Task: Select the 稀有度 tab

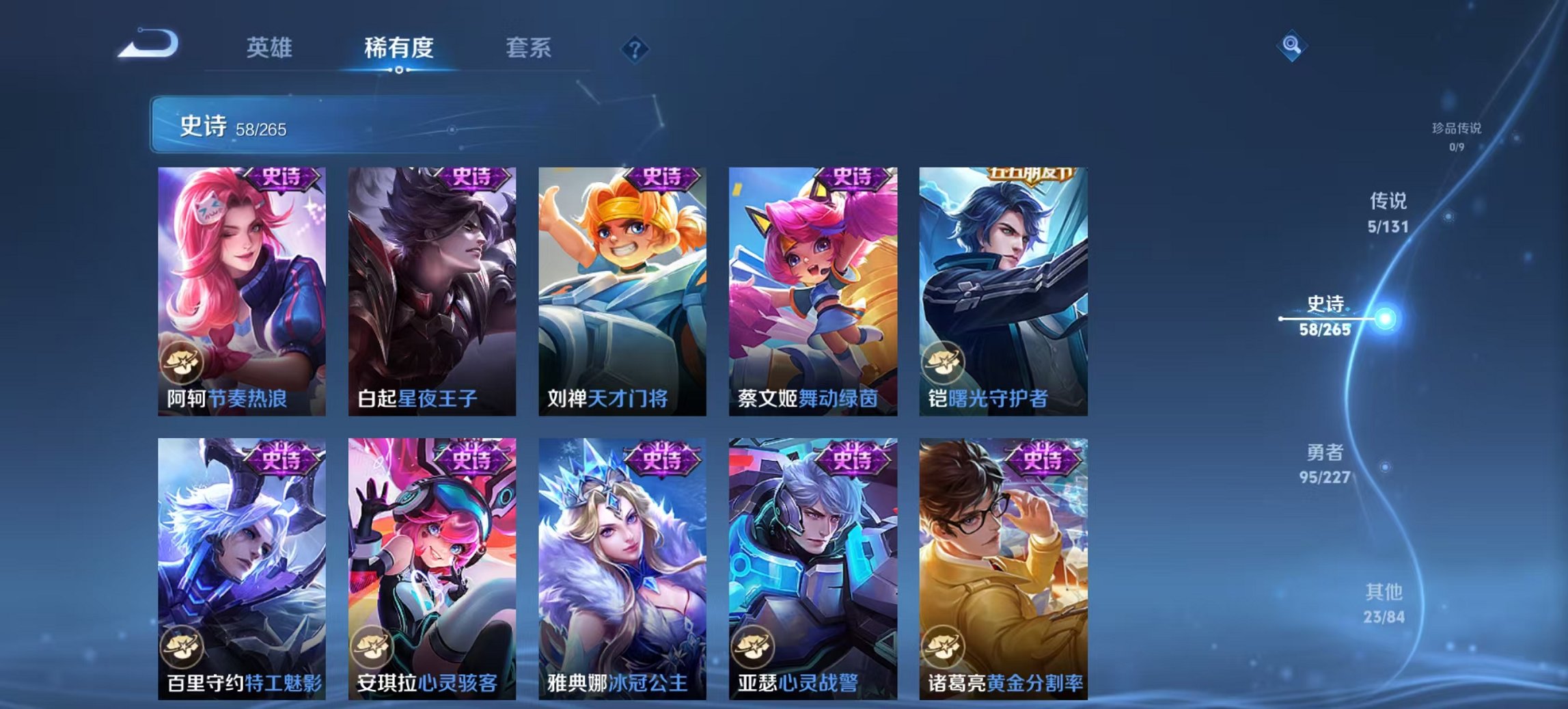Action: click(398, 49)
